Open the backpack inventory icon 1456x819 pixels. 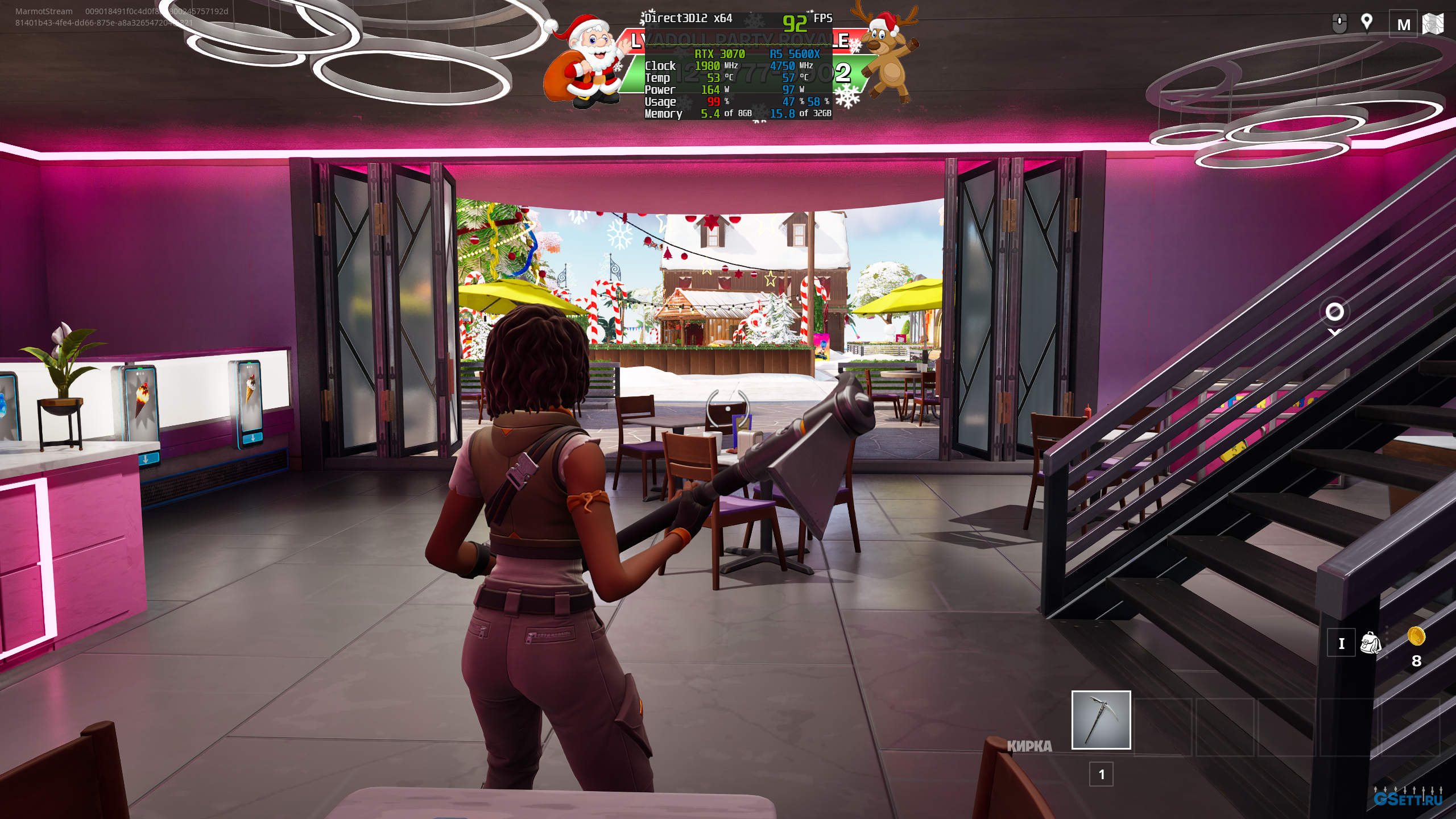click(x=1370, y=643)
